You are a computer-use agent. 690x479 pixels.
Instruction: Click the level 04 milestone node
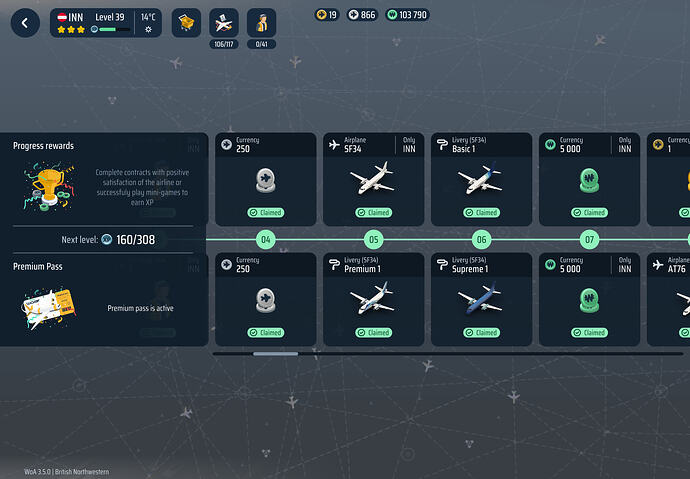(x=265, y=240)
